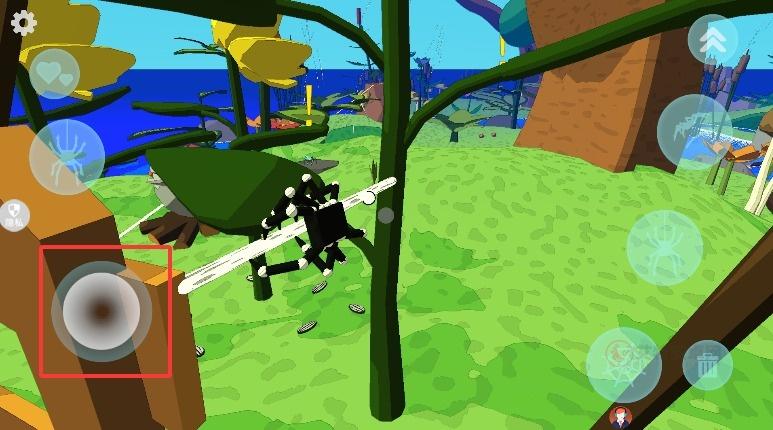Screen dimensions: 773x430
Task: Open the red-haired character avatar icon
Action: pos(620,418)
